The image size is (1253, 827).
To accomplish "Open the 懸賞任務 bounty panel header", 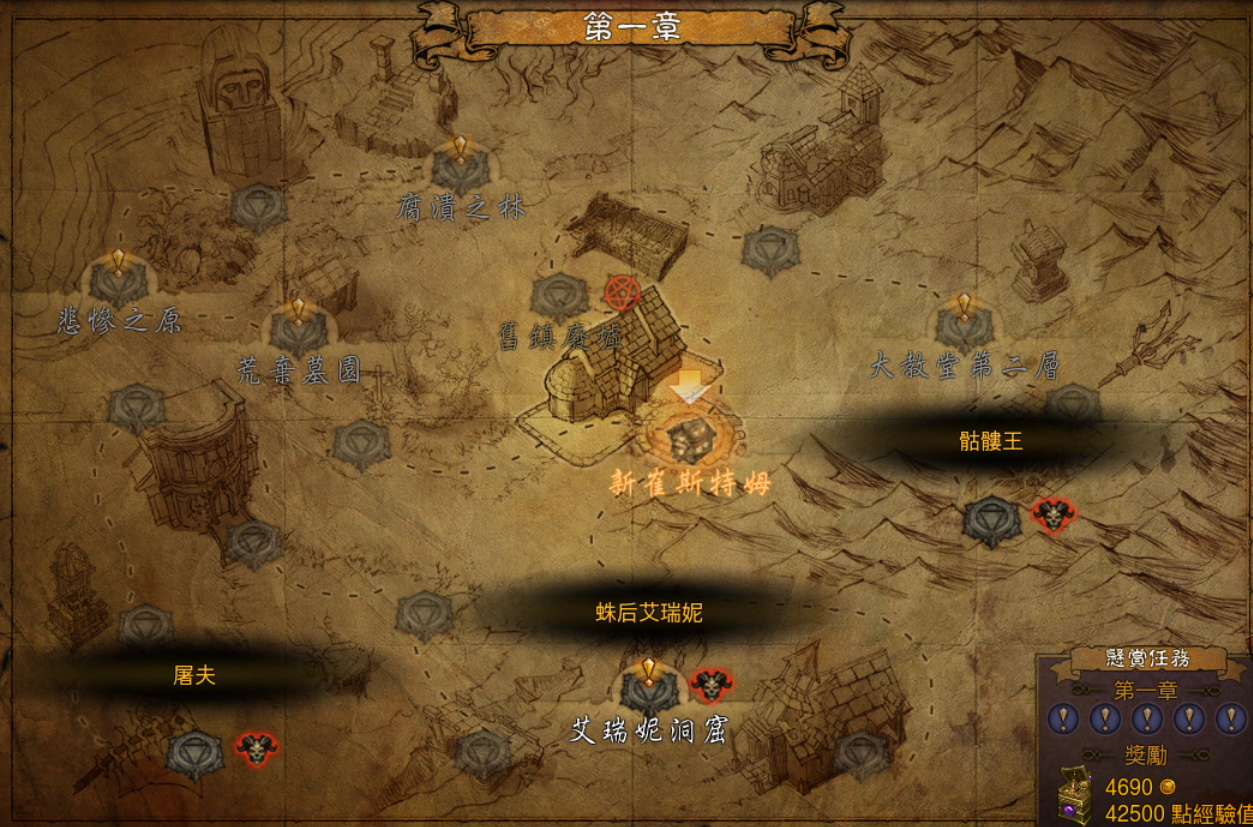I will click(1147, 658).
